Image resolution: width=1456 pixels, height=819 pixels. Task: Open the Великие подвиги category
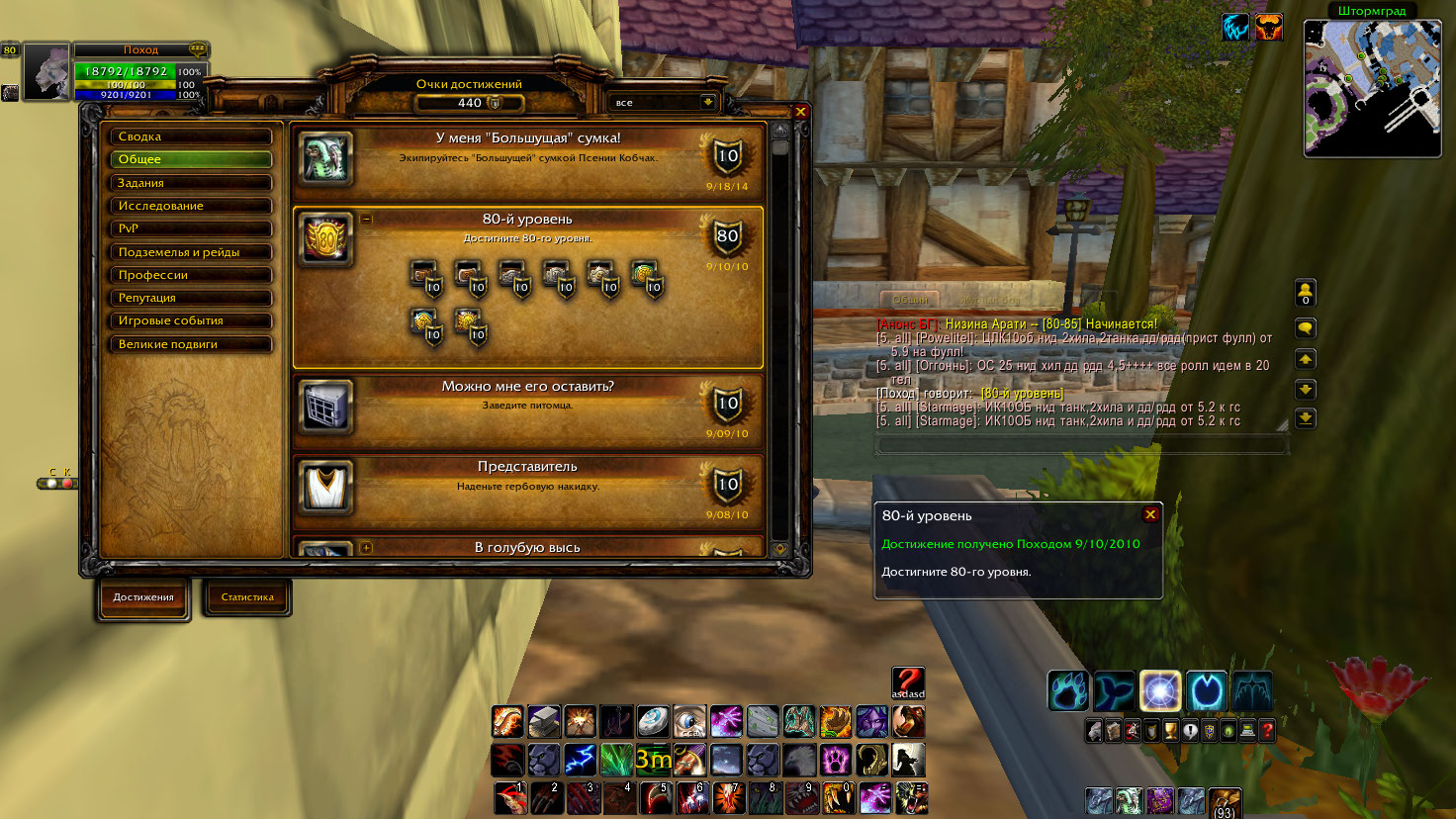pos(190,344)
